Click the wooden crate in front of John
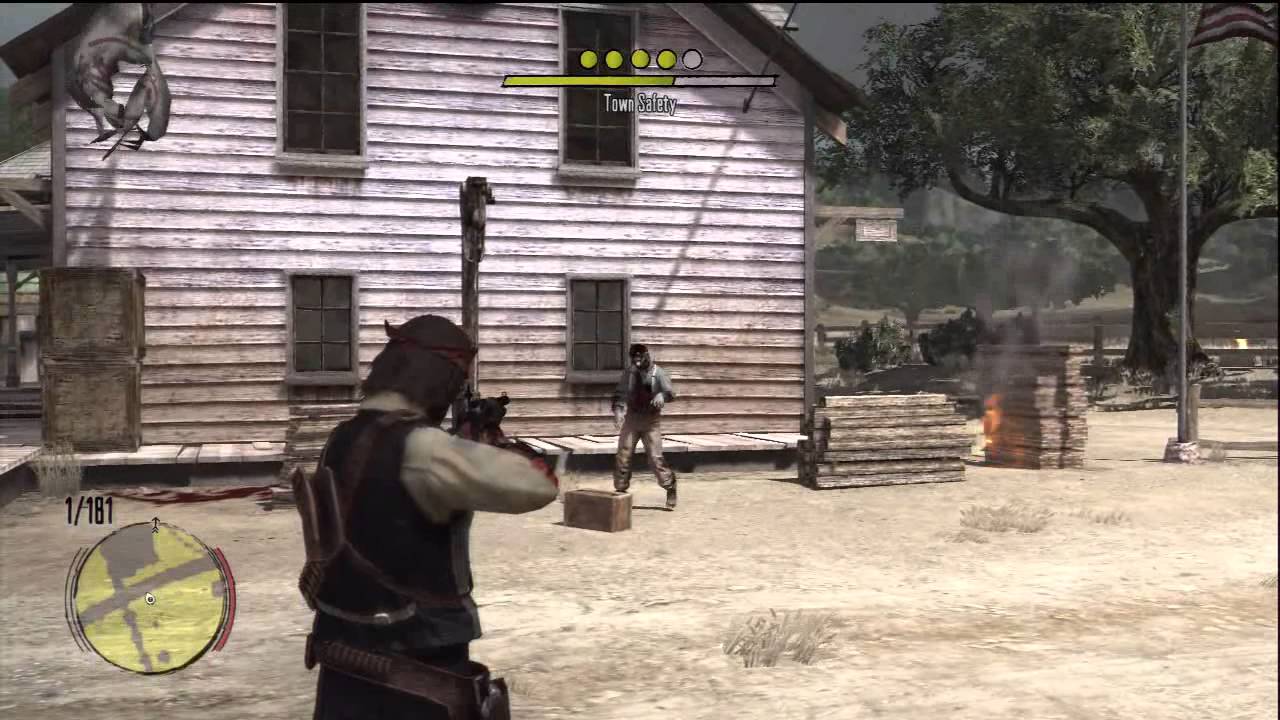This screenshot has height=720, width=1280. 596,510
